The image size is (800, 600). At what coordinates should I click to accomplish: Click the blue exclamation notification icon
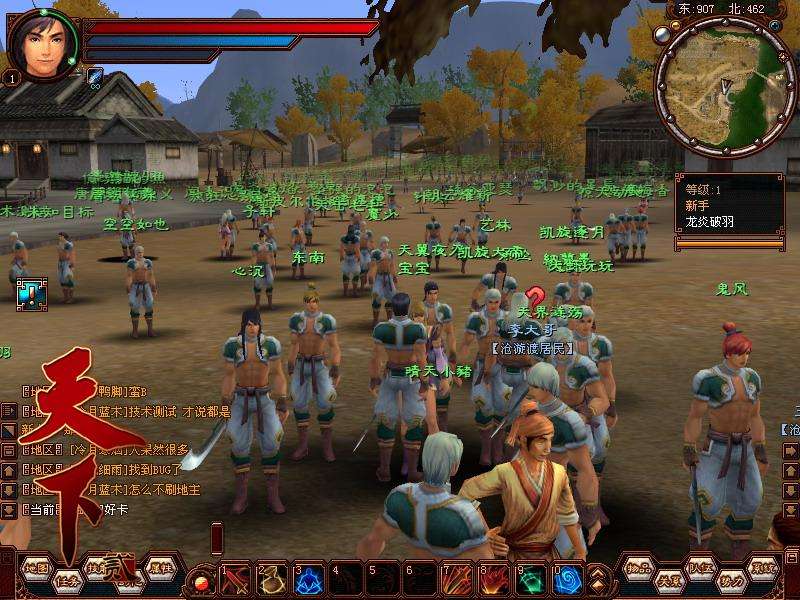tap(31, 294)
